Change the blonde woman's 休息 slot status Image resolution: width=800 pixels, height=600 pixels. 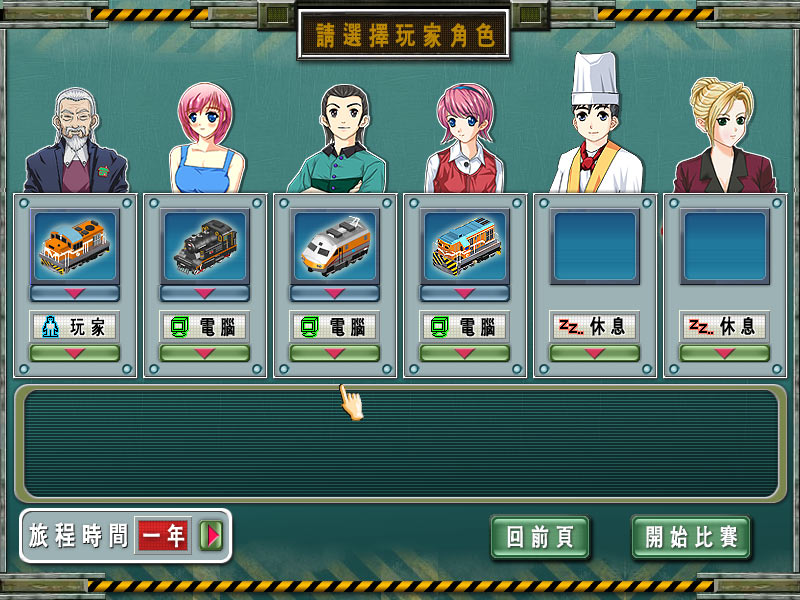pyautogui.click(x=725, y=353)
